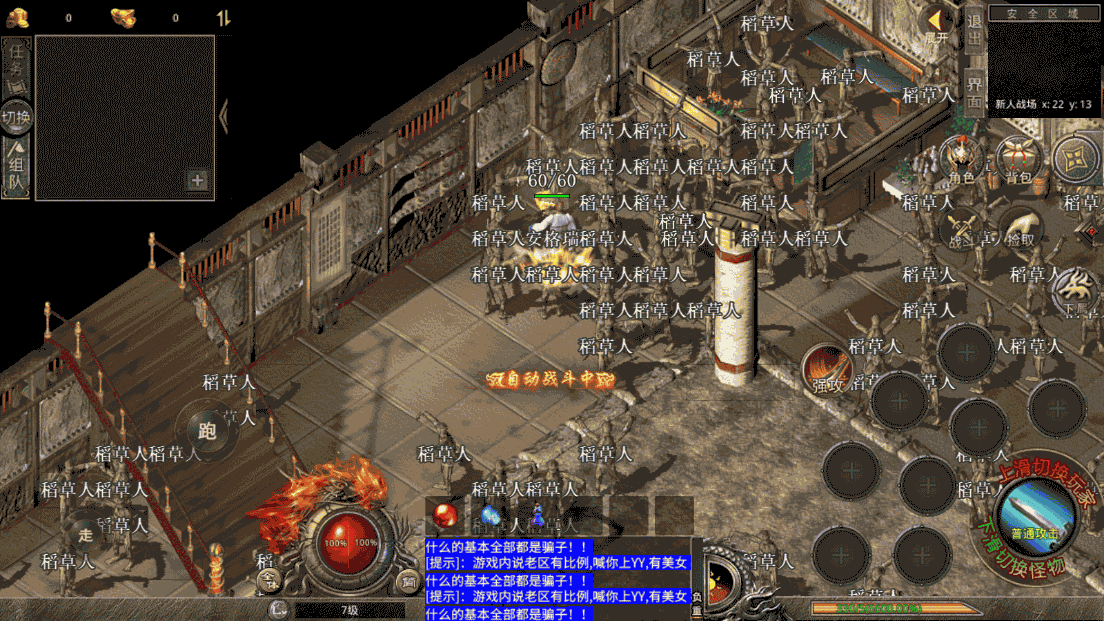Tap the 切换 switch button

point(16,117)
